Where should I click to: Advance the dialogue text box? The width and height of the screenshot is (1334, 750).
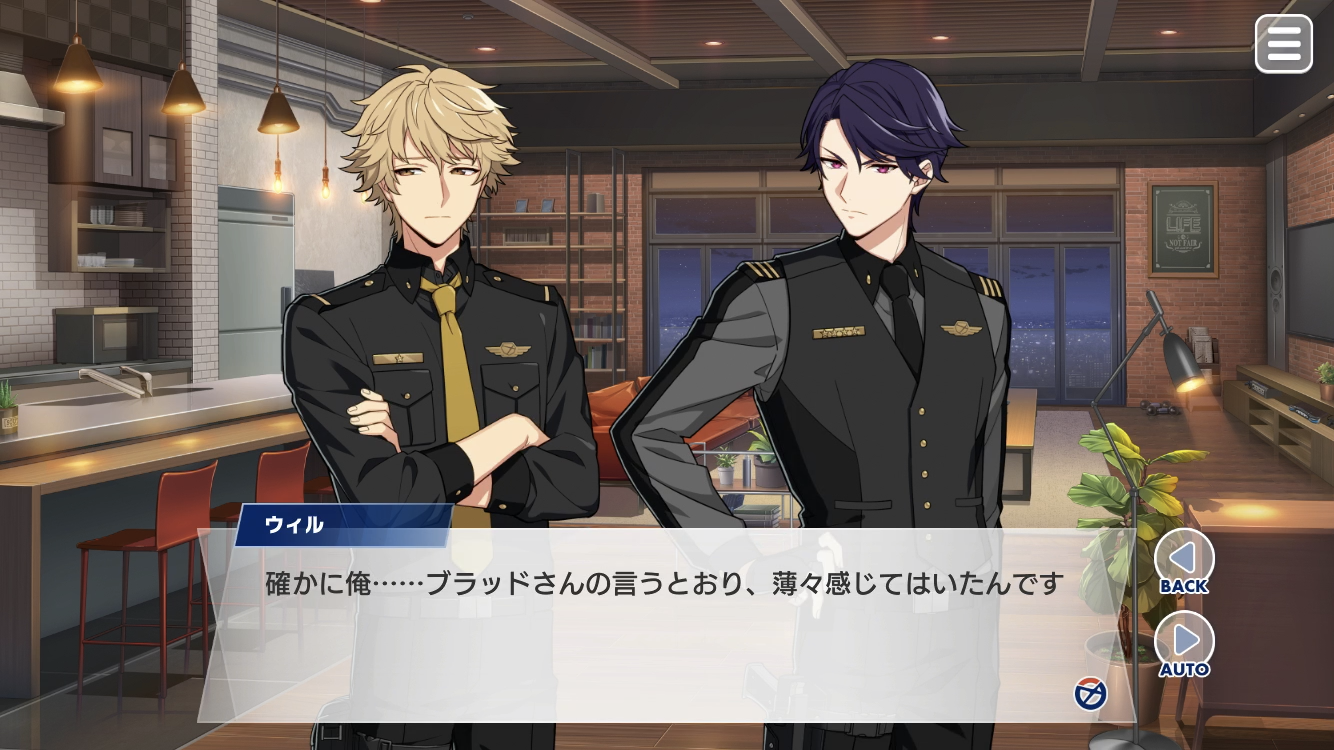pyautogui.click(x=660, y=630)
